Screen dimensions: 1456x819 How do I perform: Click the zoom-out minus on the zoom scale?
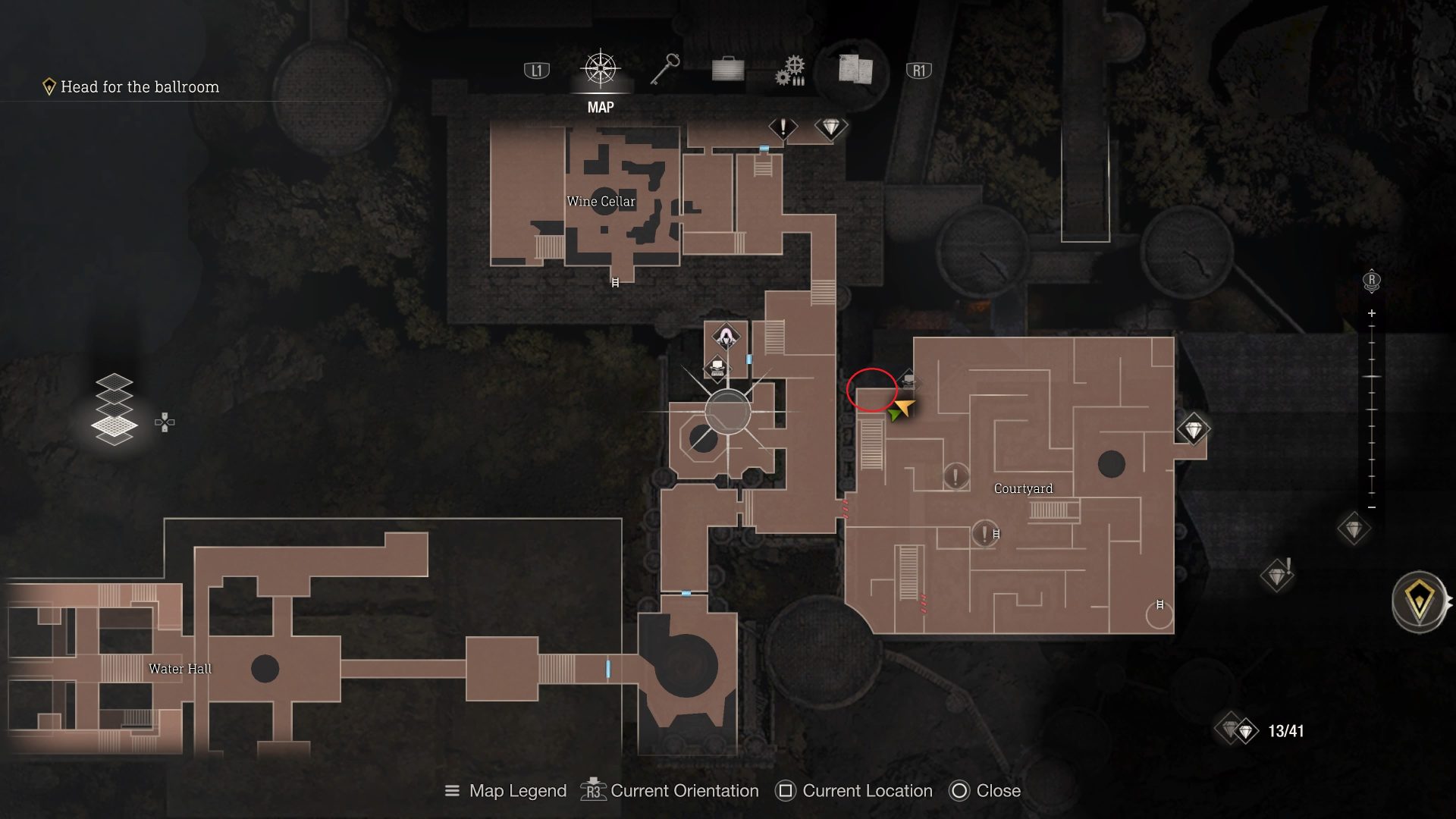pos(1371,507)
